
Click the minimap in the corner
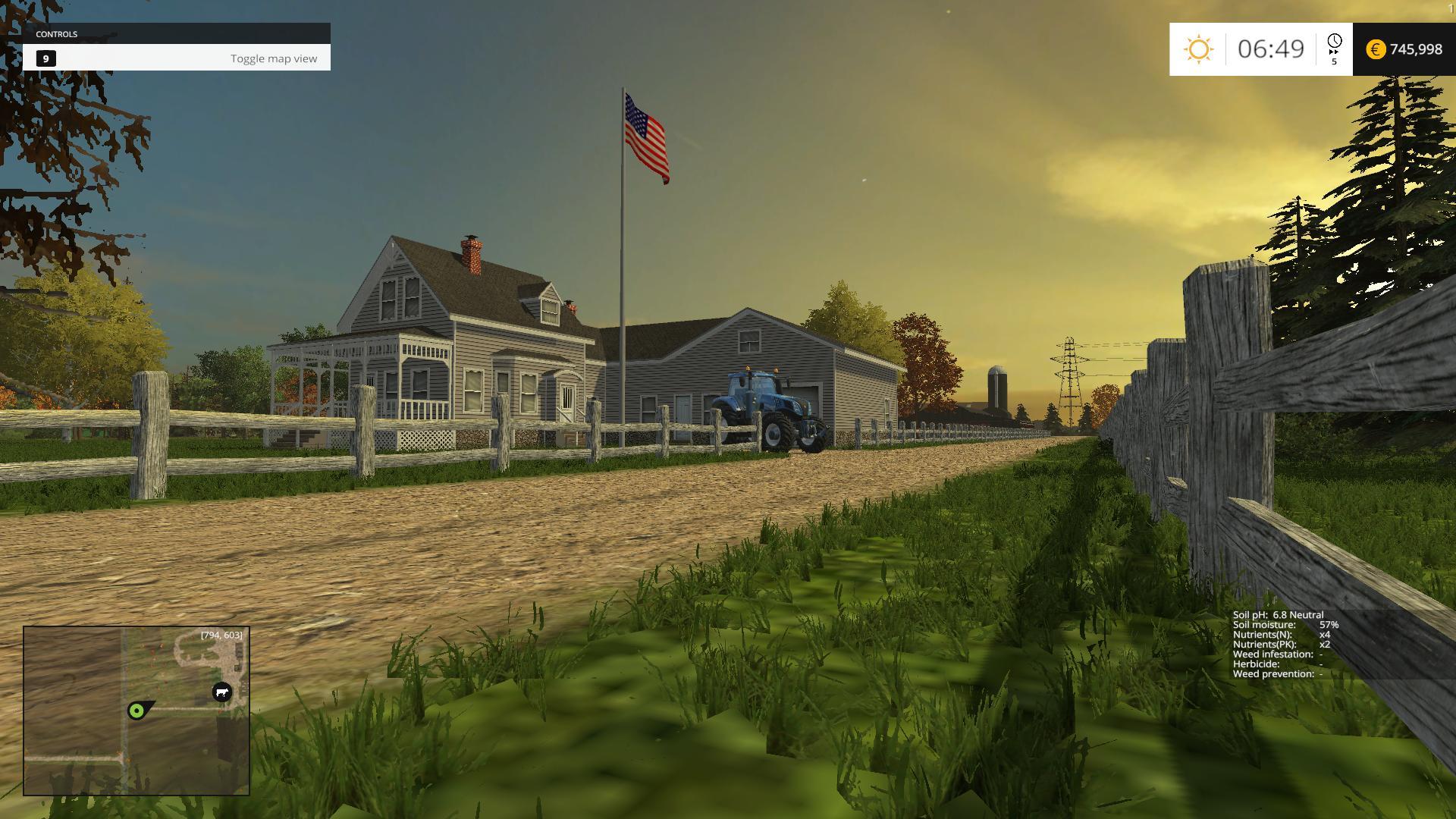(x=136, y=711)
